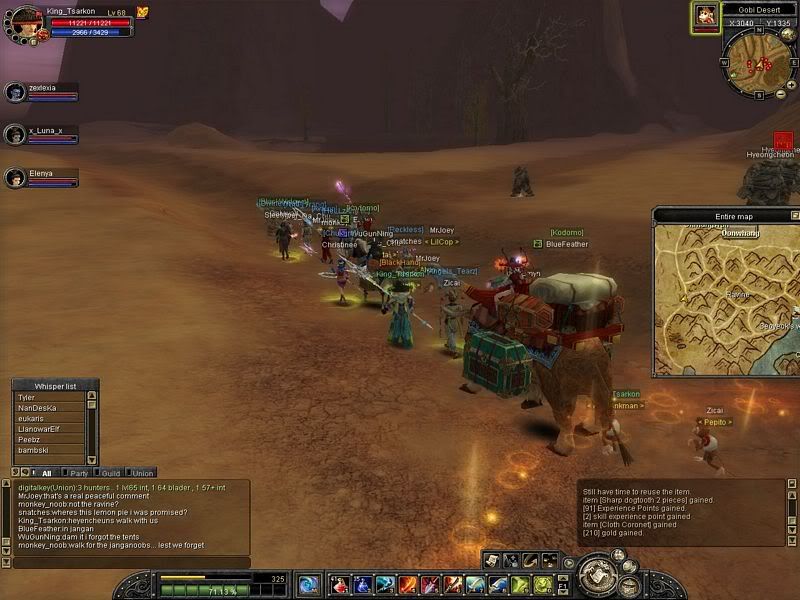Image resolution: width=800 pixels, height=600 pixels.
Task: Select party member zexlexia's portrait
Action: [x=15, y=93]
